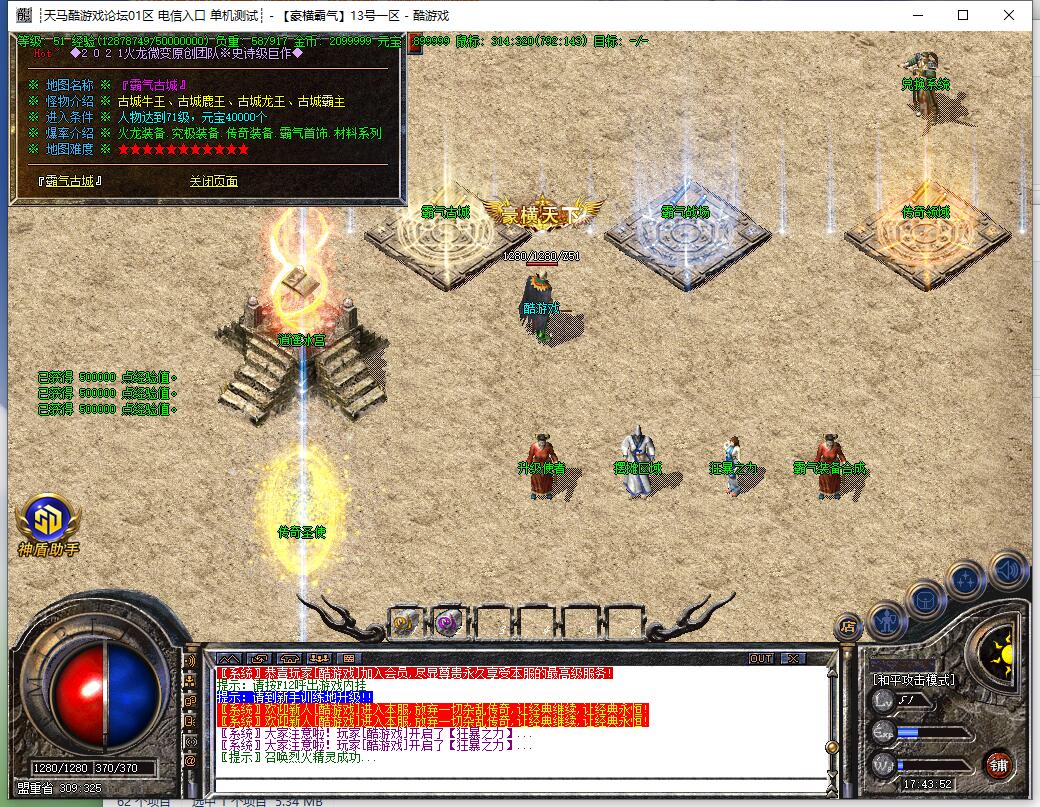Open the 店 shop button

coord(847,627)
